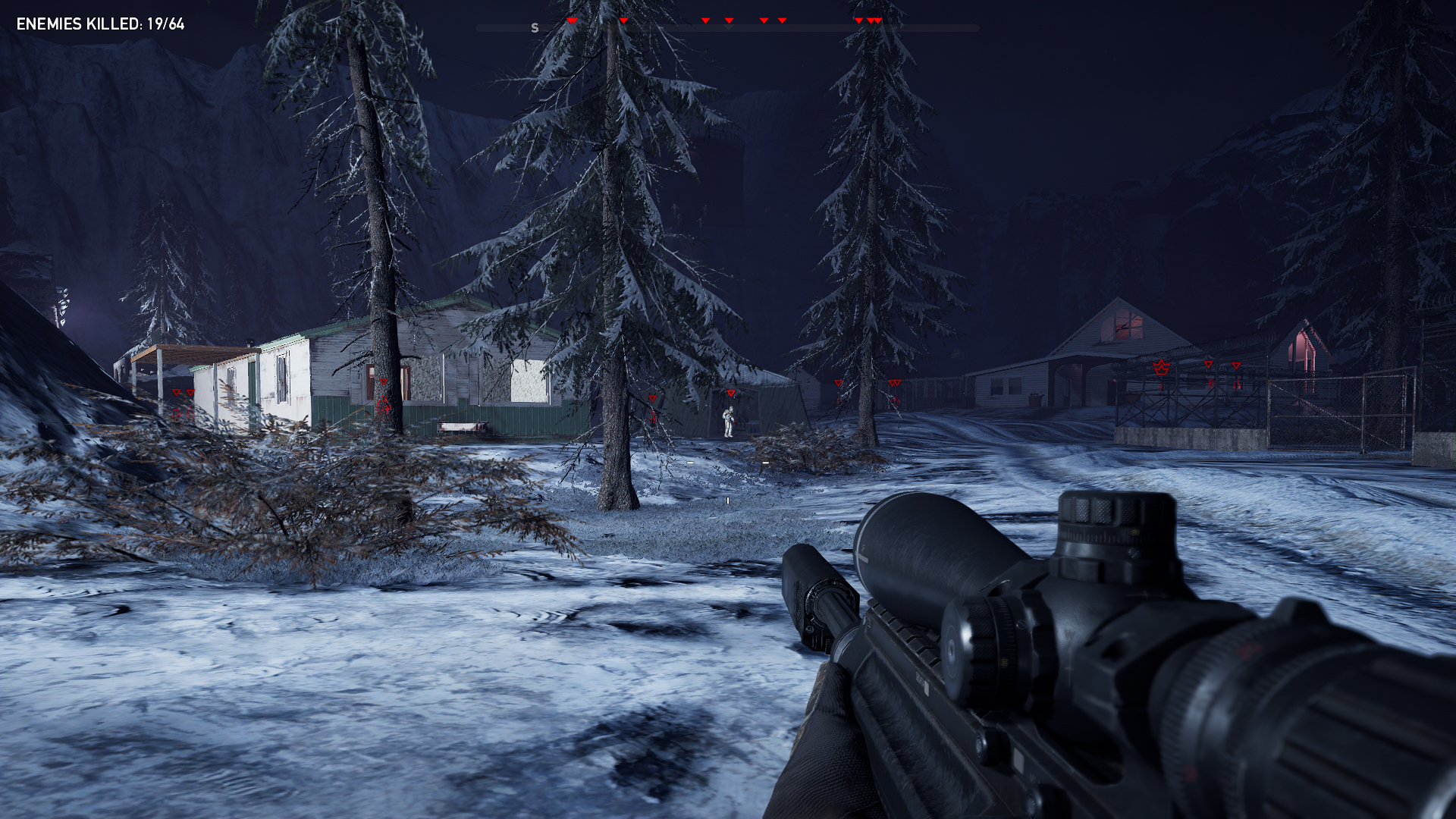The image size is (1456, 819).
Task: Select the red crown enemy marker
Action: pos(1160,368)
